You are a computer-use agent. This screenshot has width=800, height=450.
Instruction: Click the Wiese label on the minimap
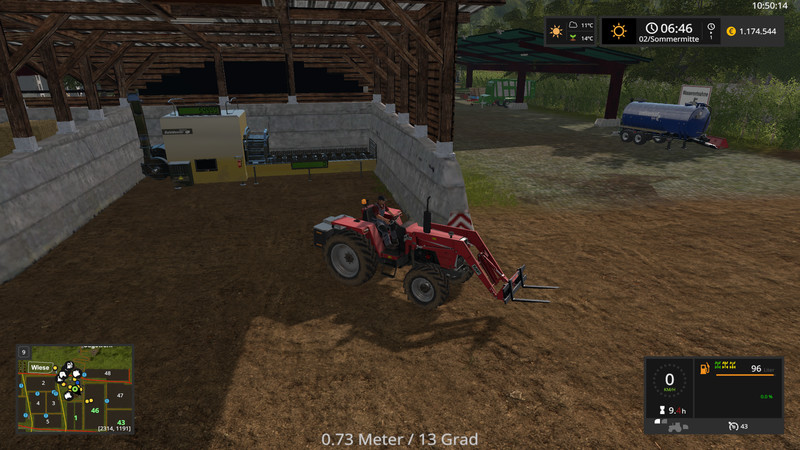40,367
